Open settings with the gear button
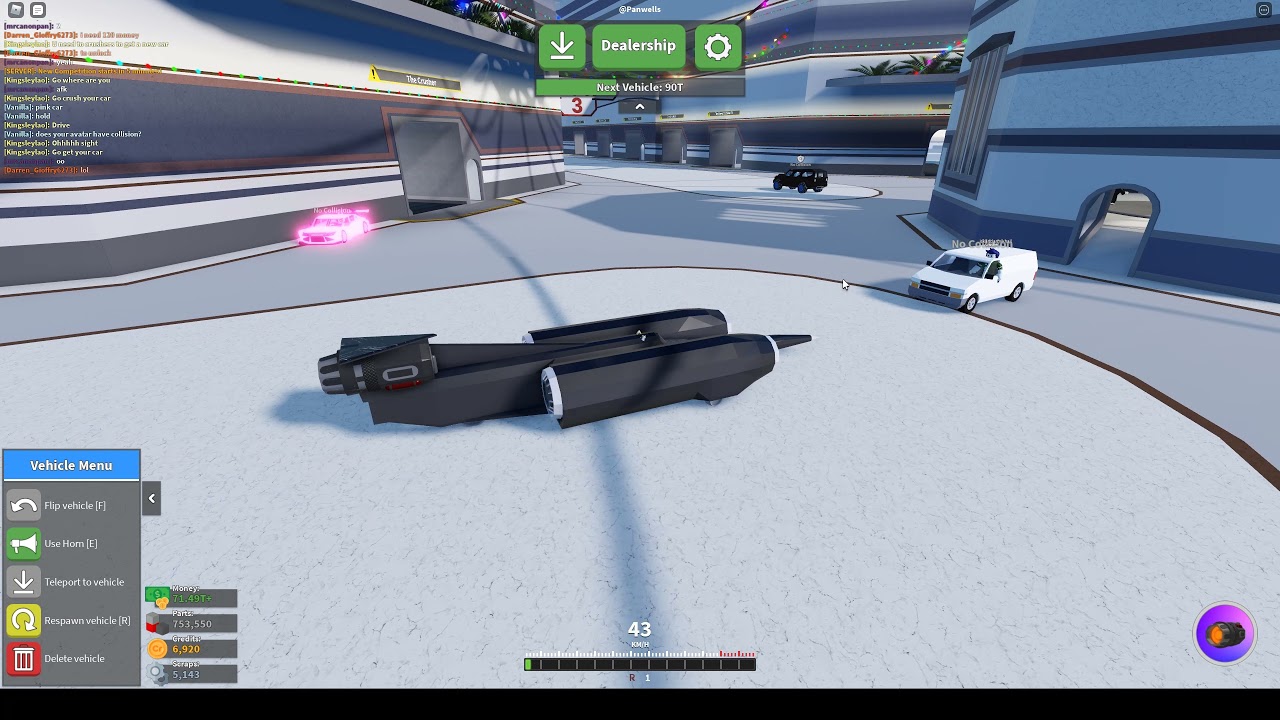 [718, 46]
